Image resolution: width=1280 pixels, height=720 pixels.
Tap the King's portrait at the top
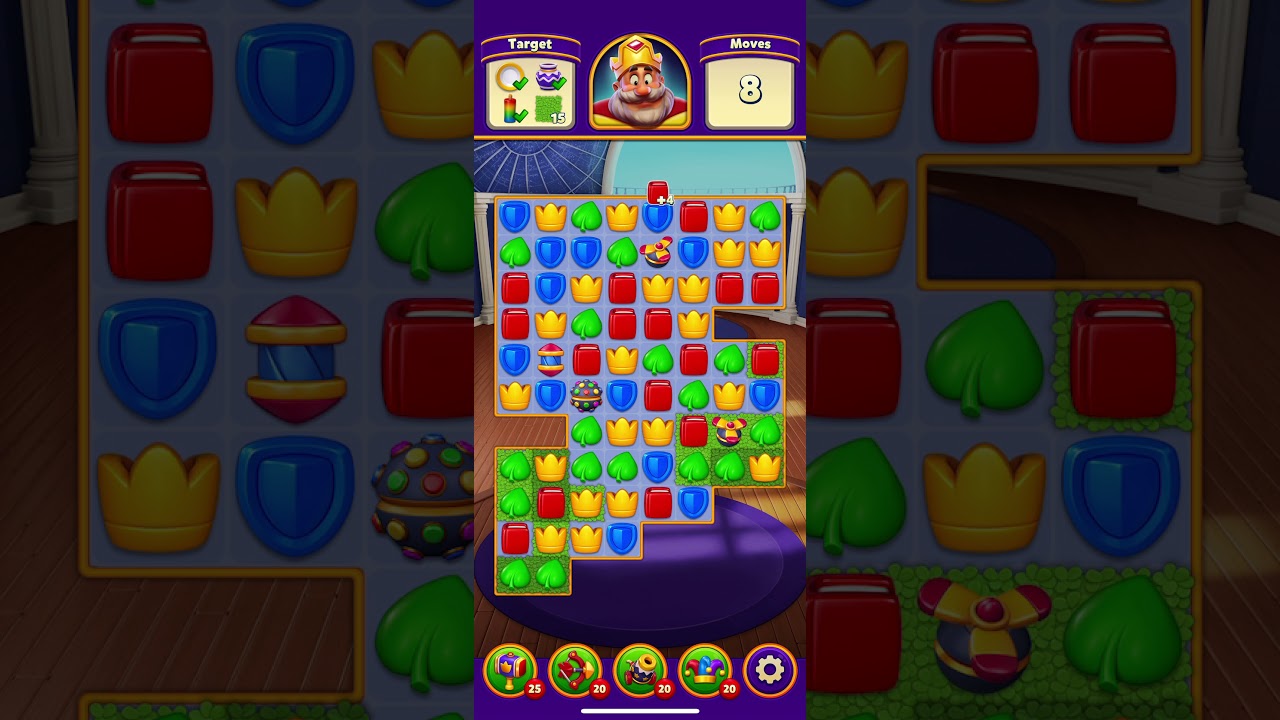coord(640,85)
